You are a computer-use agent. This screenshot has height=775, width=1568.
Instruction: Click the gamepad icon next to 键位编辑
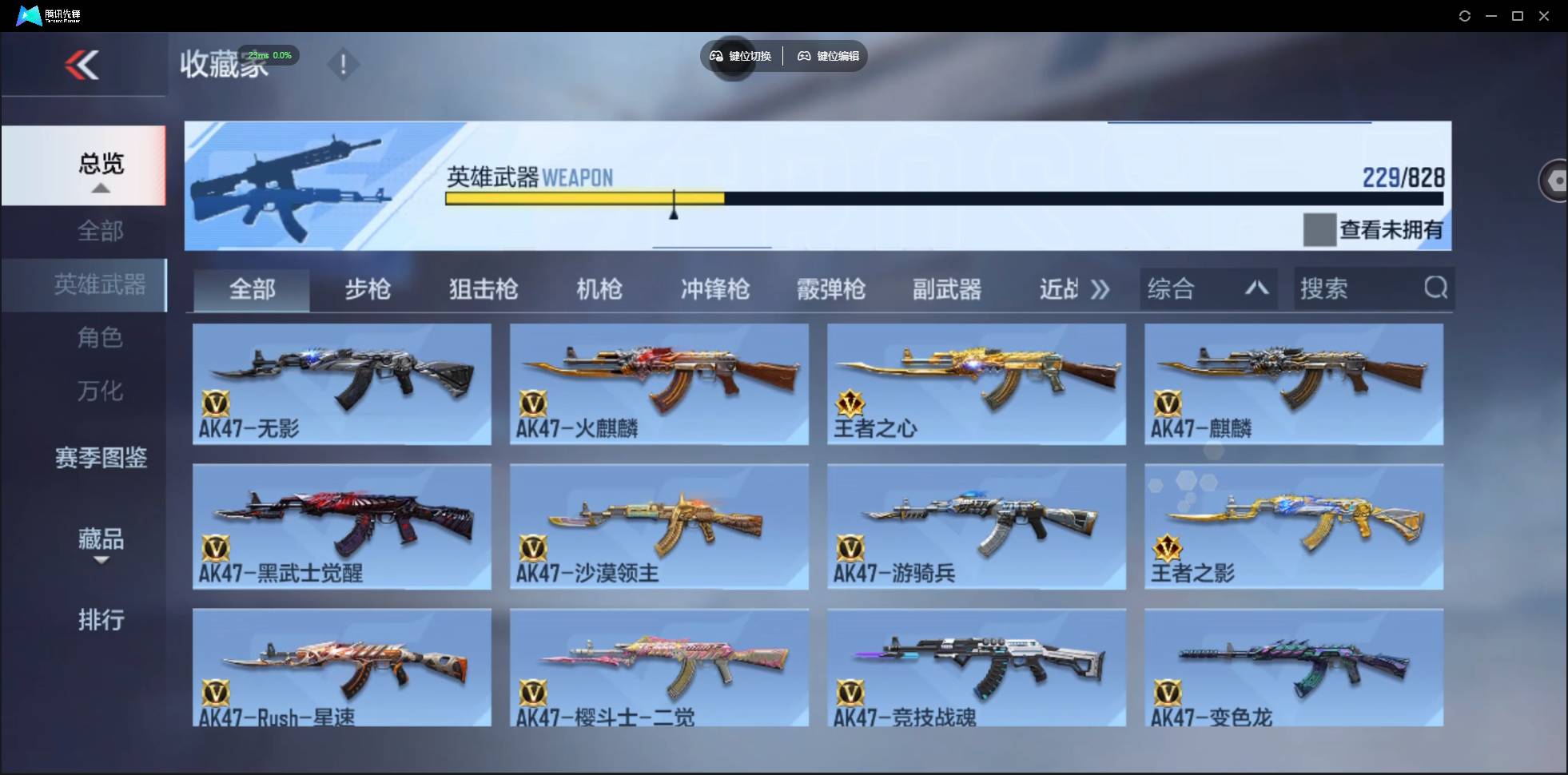pos(804,56)
